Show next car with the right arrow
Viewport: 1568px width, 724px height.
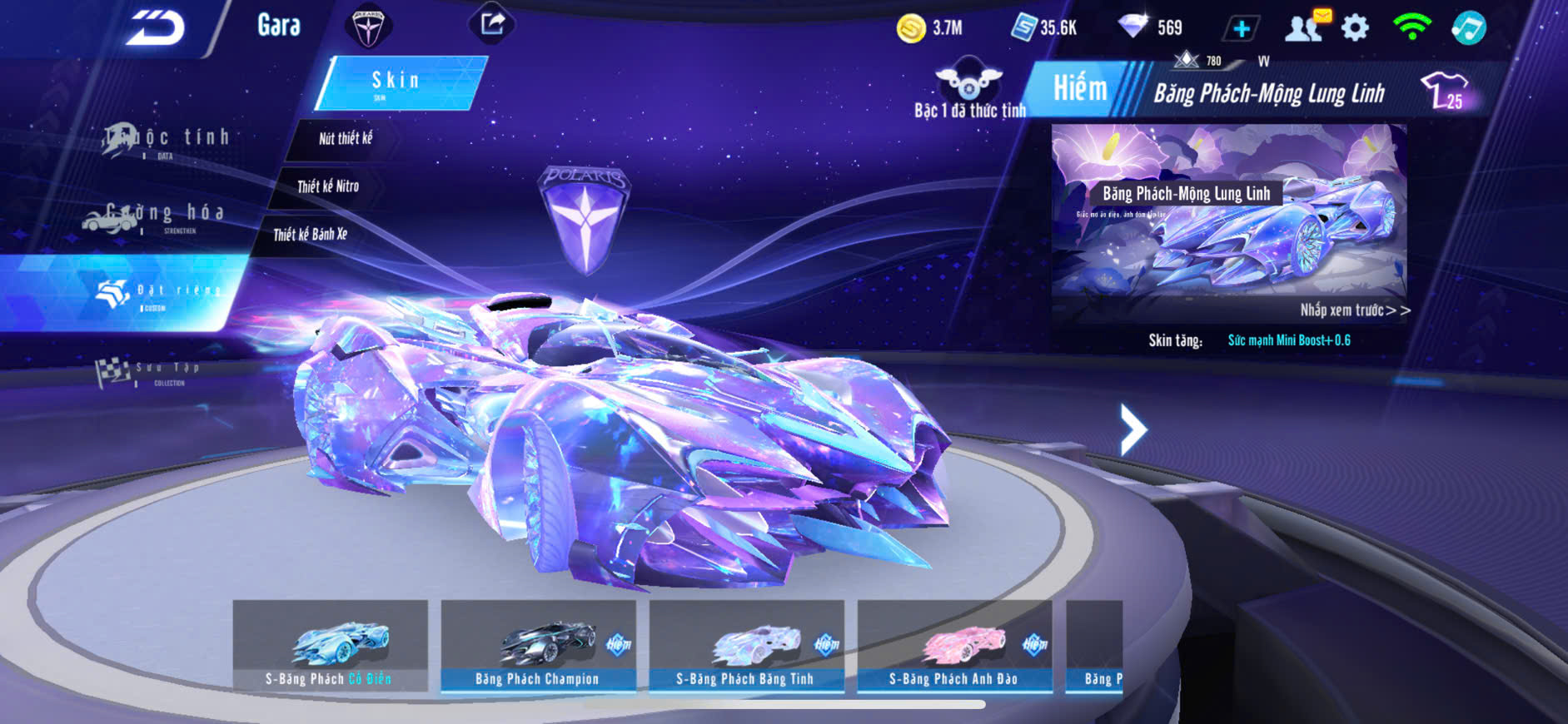tap(1132, 429)
